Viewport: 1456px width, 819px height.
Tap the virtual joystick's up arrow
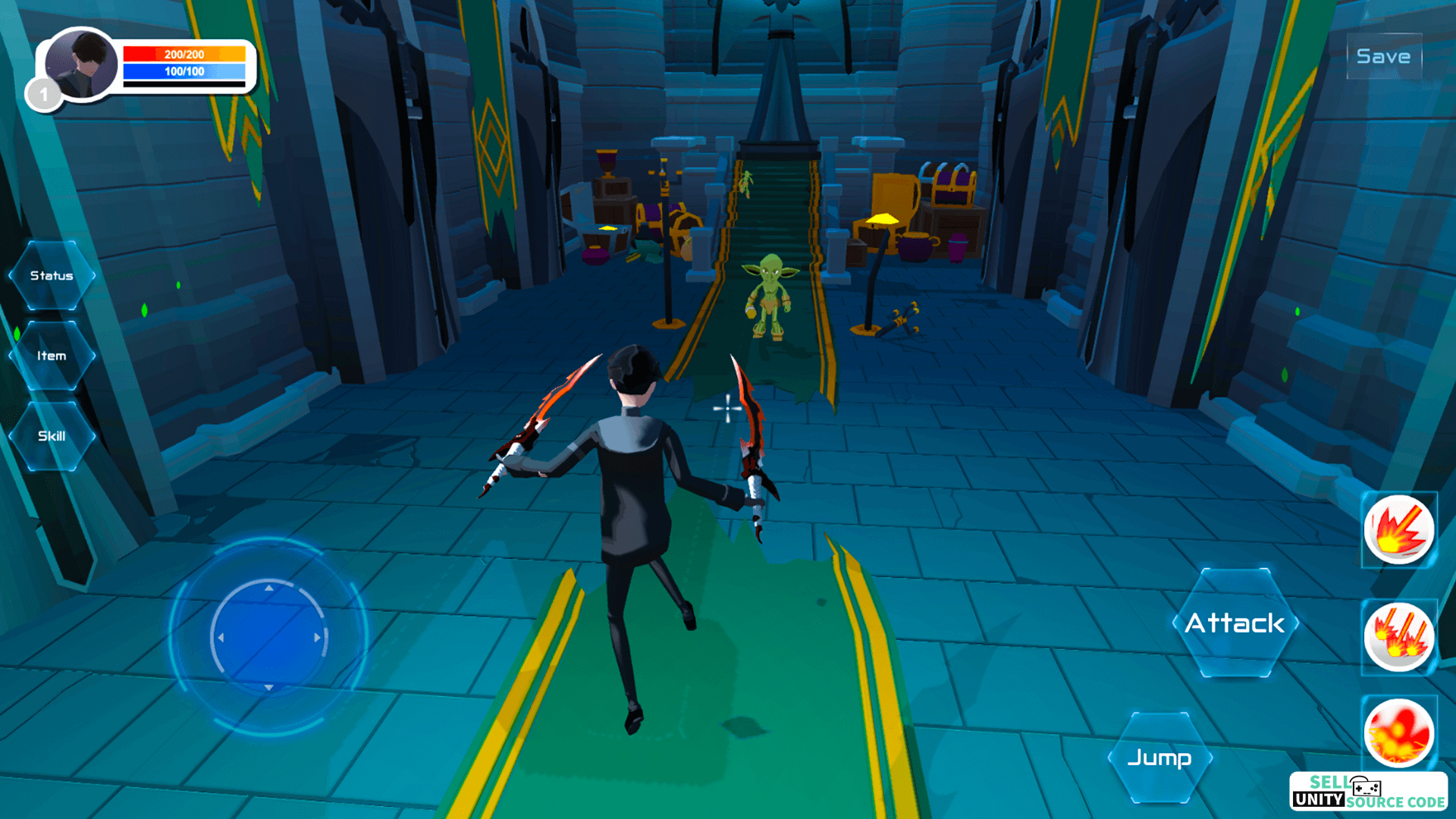point(268,588)
